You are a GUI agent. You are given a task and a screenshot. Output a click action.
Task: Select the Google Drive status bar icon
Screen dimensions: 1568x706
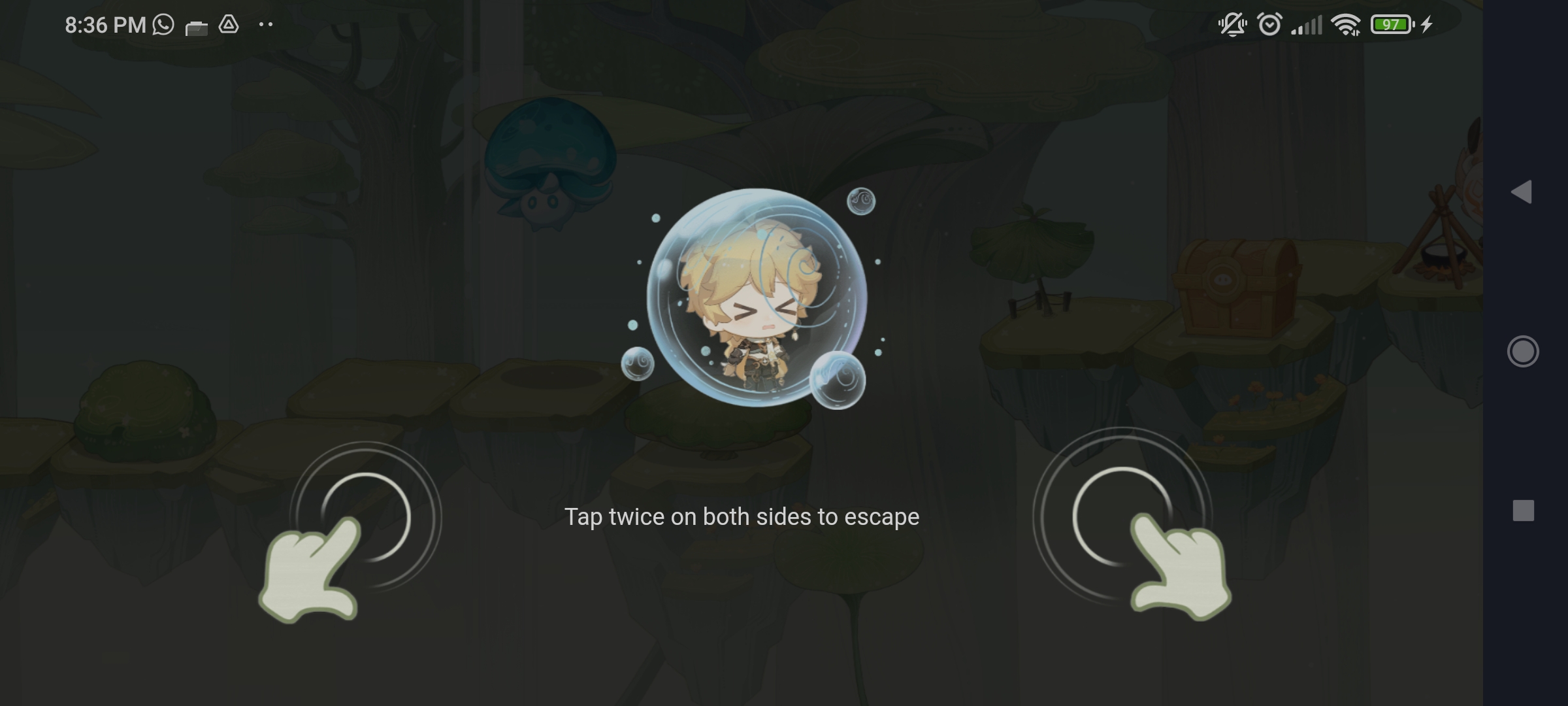(x=230, y=24)
